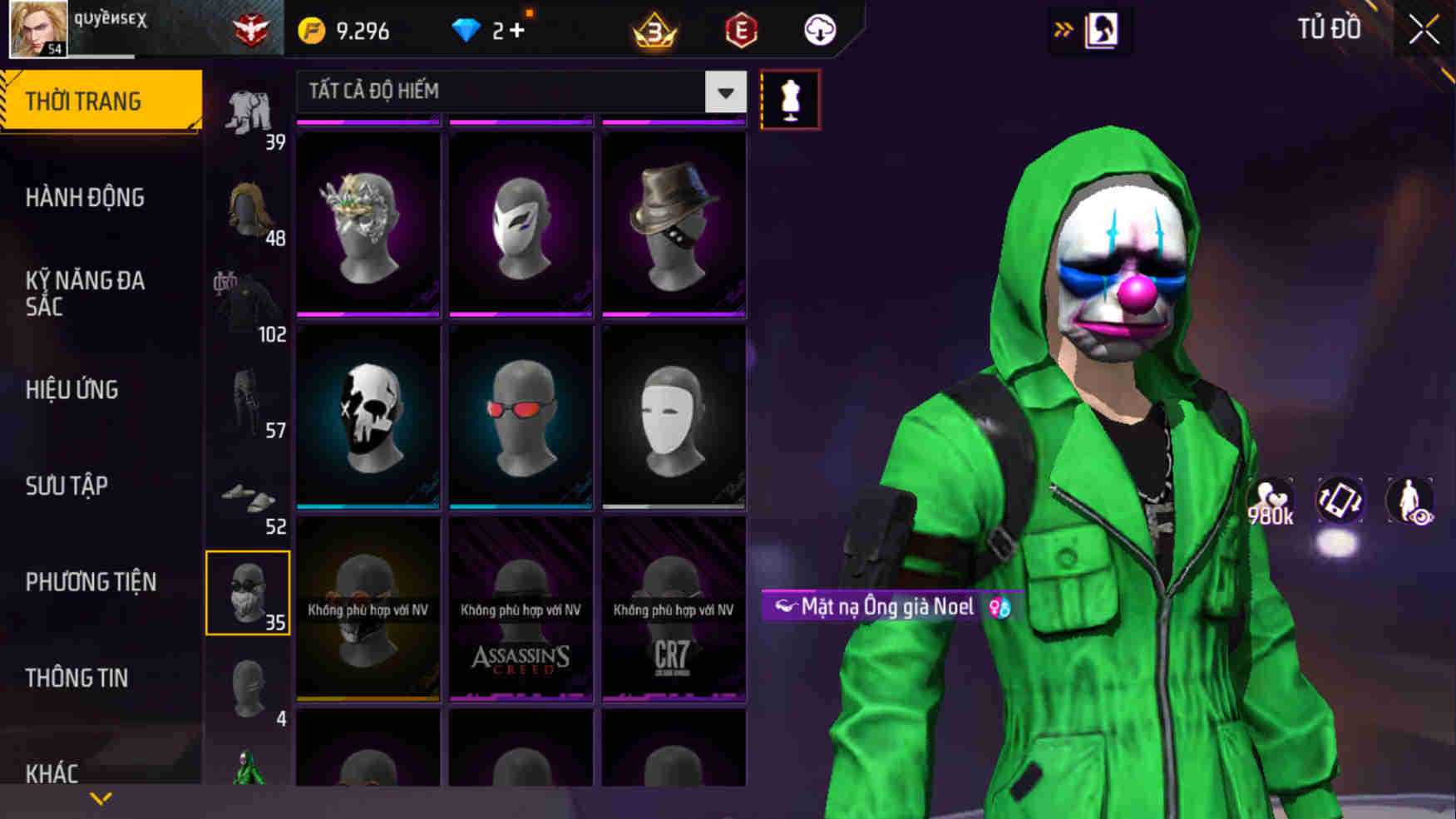This screenshot has height=819, width=1456.
Task: Select the diamond currency icon
Action: click(x=466, y=30)
